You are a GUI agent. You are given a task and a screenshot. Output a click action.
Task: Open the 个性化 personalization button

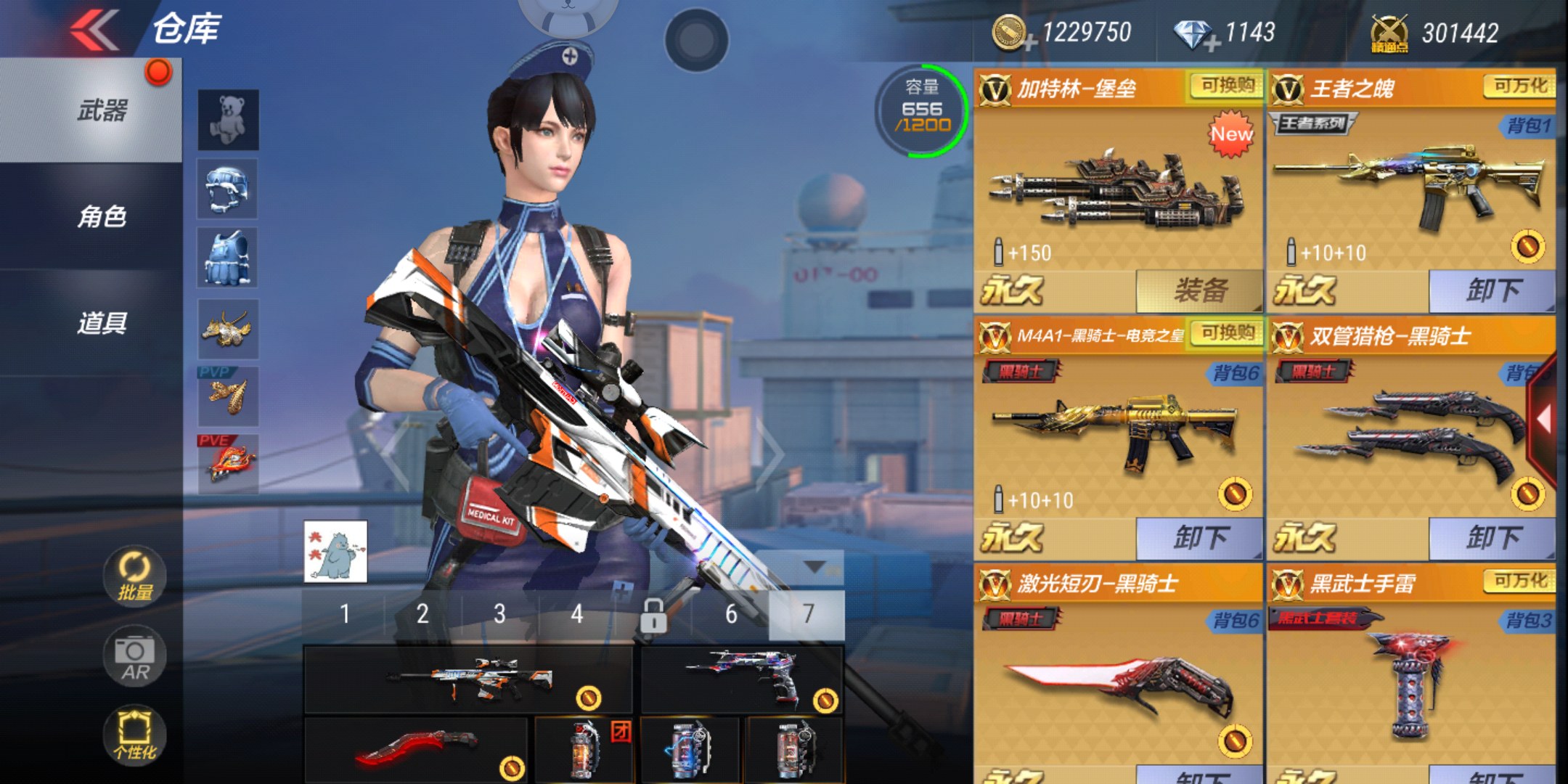pyautogui.click(x=135, y=735)
